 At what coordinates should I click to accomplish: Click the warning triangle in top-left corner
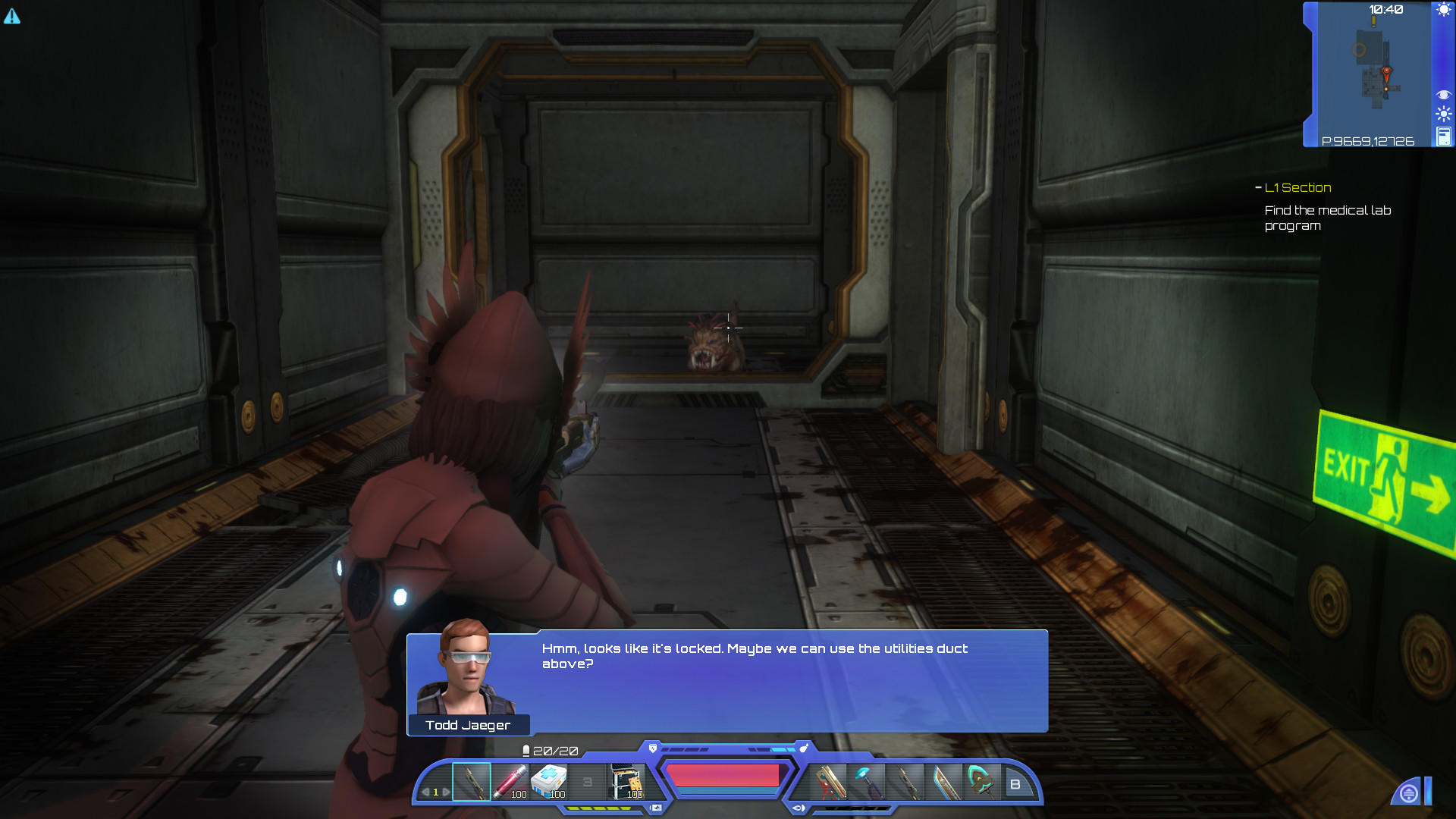coord(13,15)
